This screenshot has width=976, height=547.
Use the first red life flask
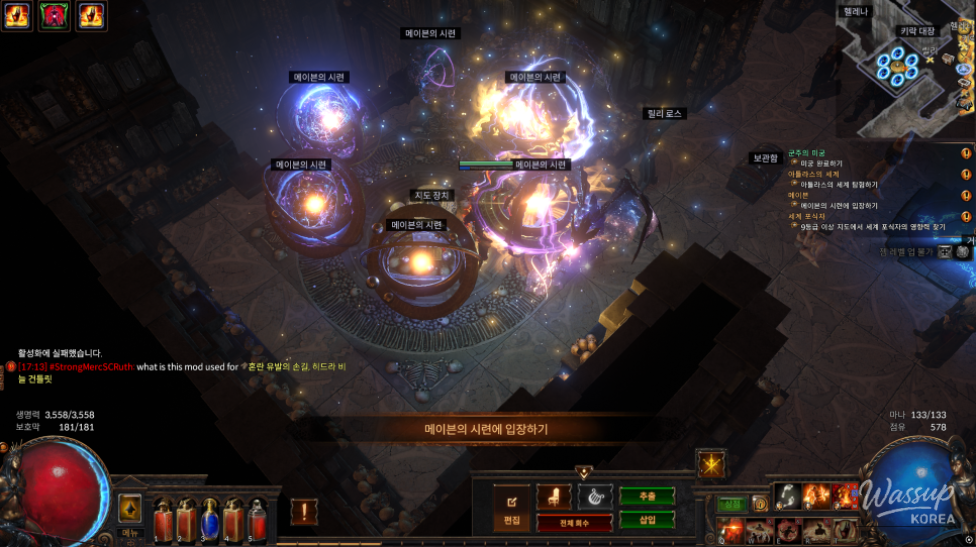click(164, 520)
